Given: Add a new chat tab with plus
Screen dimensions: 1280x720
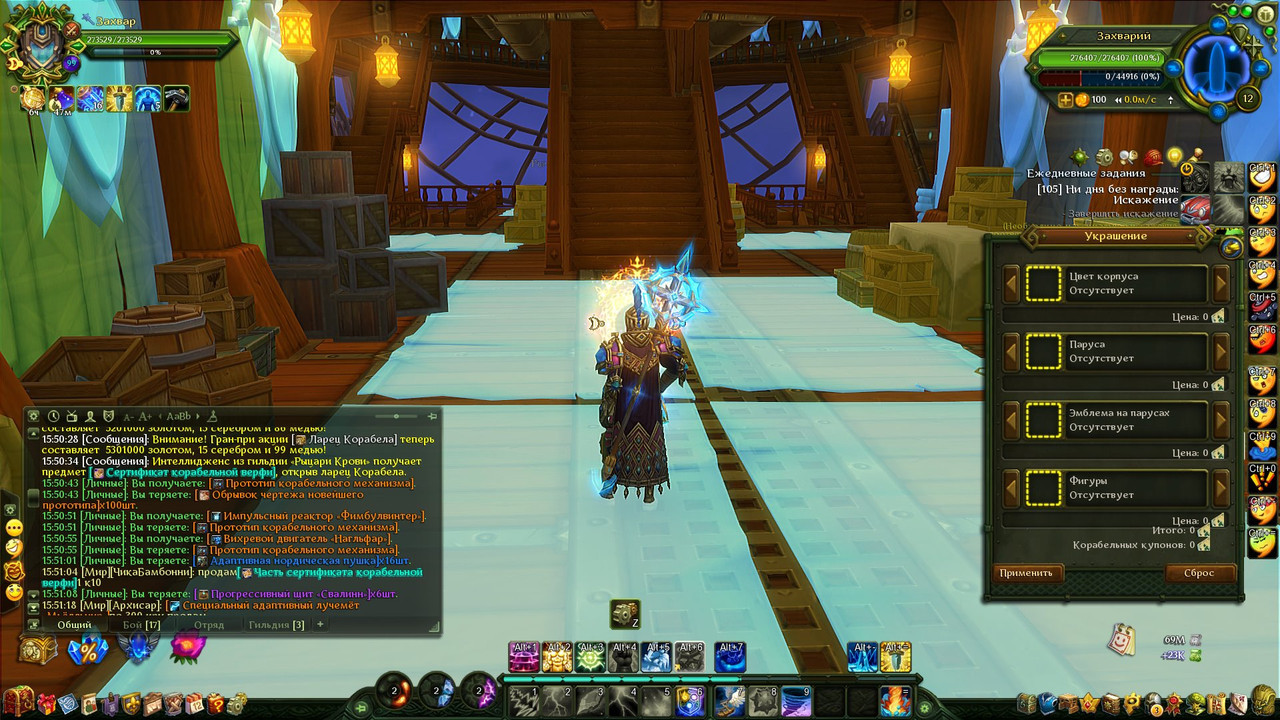Looking at the screenshot, I should click(320, 625).
